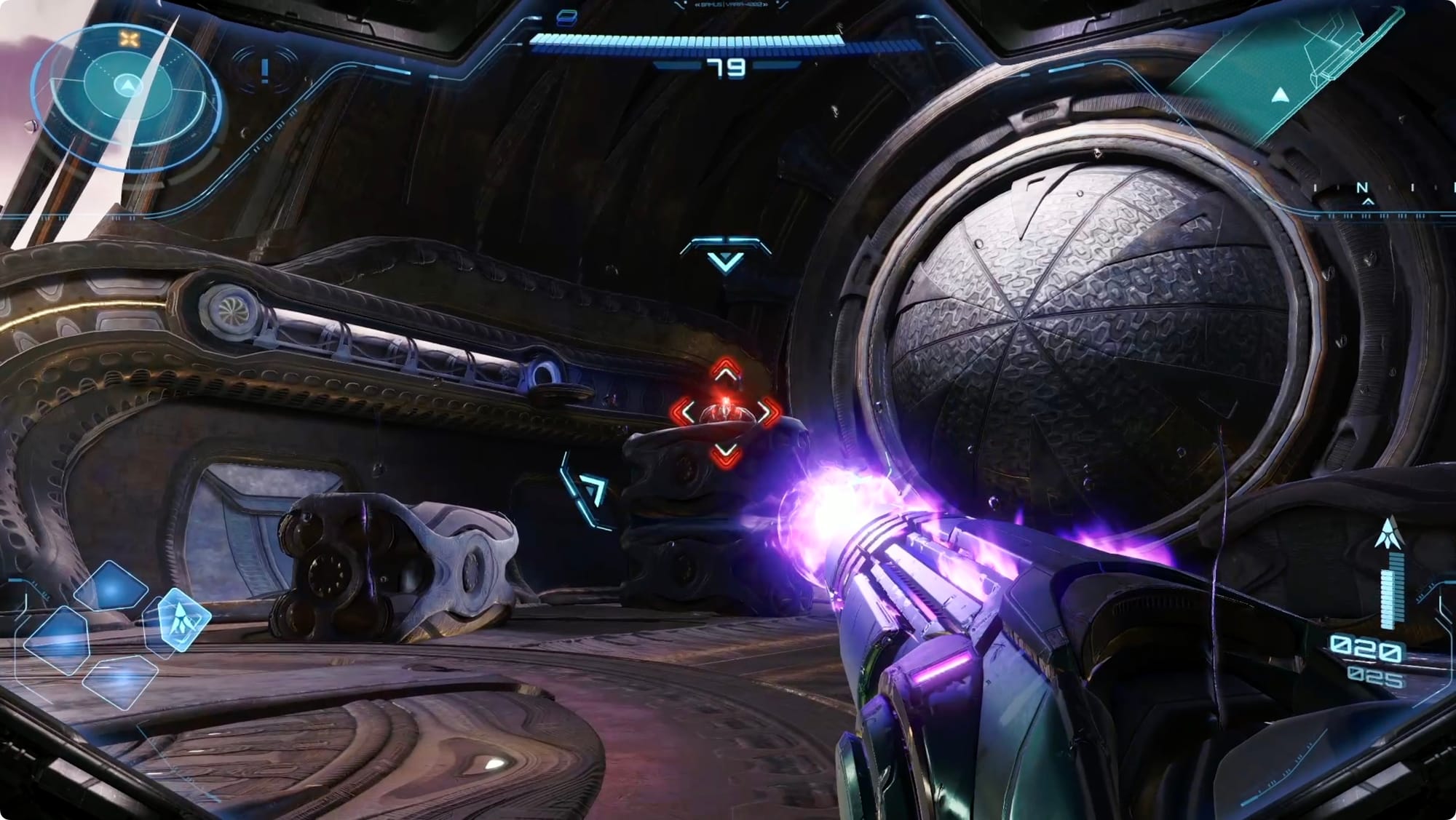Viewport: 1456px width, 820px height.
Task: Click the red lock-on targeting reticle
Action: 725,413
